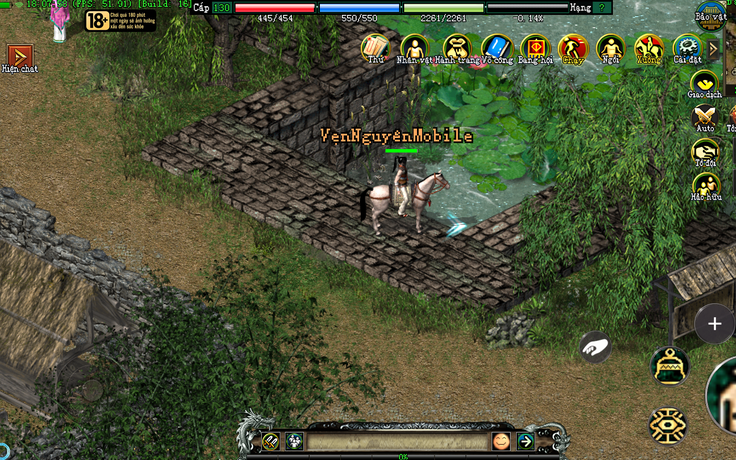Image resolution: width=736 pixels, height=460 pixels.
Task: Activate the Ngồi sit action
Action: pos(610,47)
